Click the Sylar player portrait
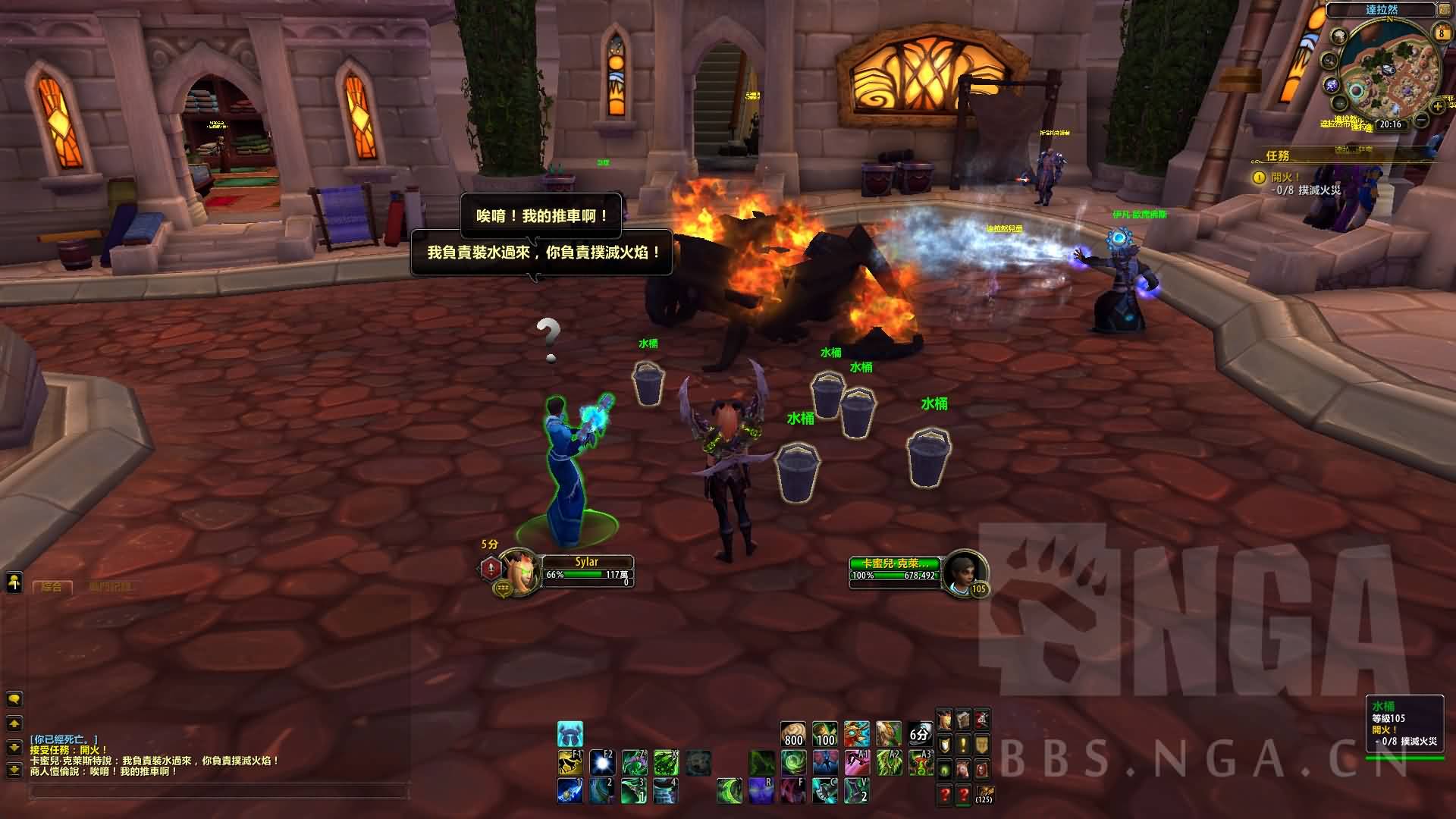The width and height of the screenshot is (1456, 819). (520, 570)
